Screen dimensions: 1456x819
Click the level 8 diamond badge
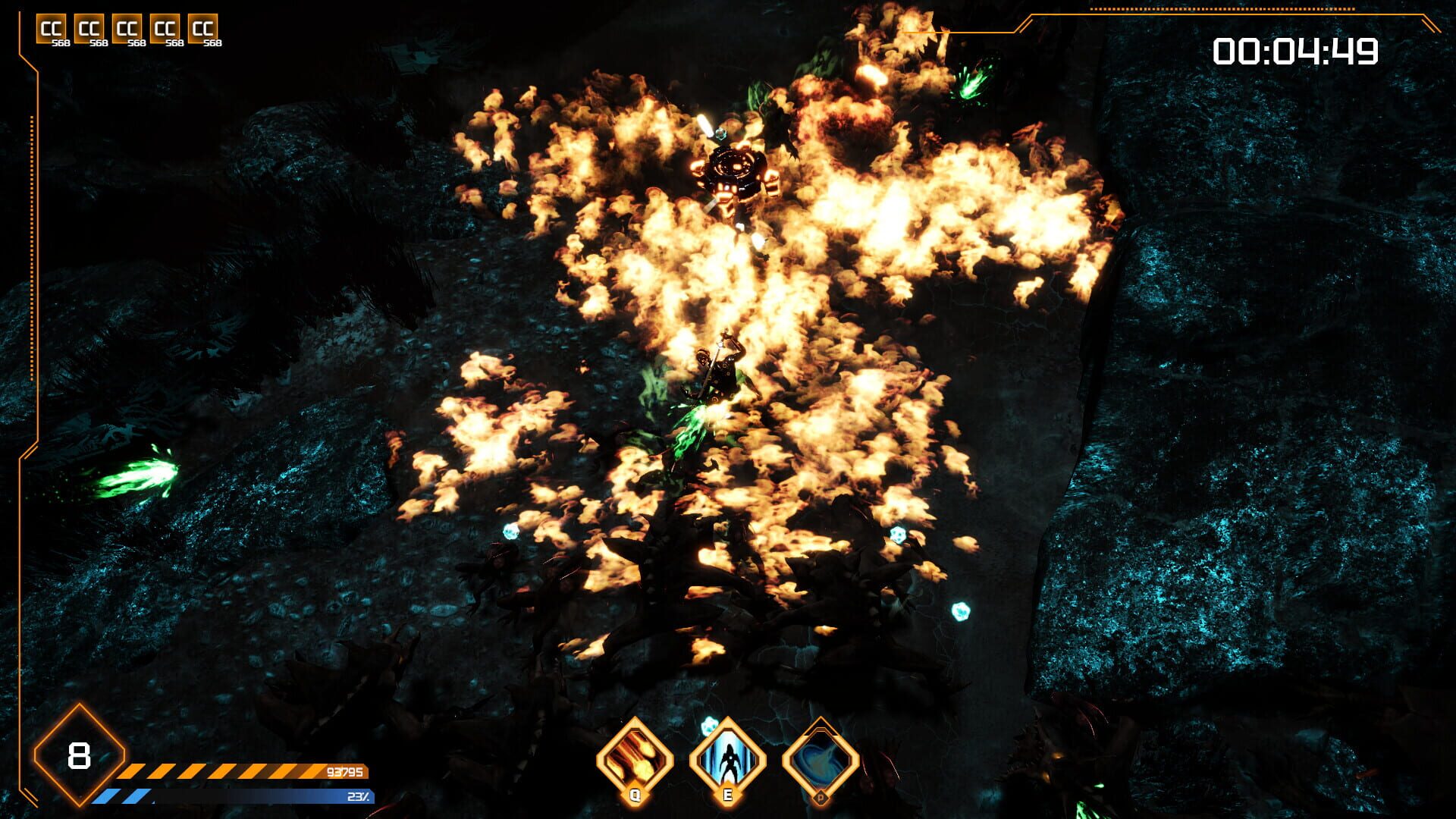[x=79, y=756]
